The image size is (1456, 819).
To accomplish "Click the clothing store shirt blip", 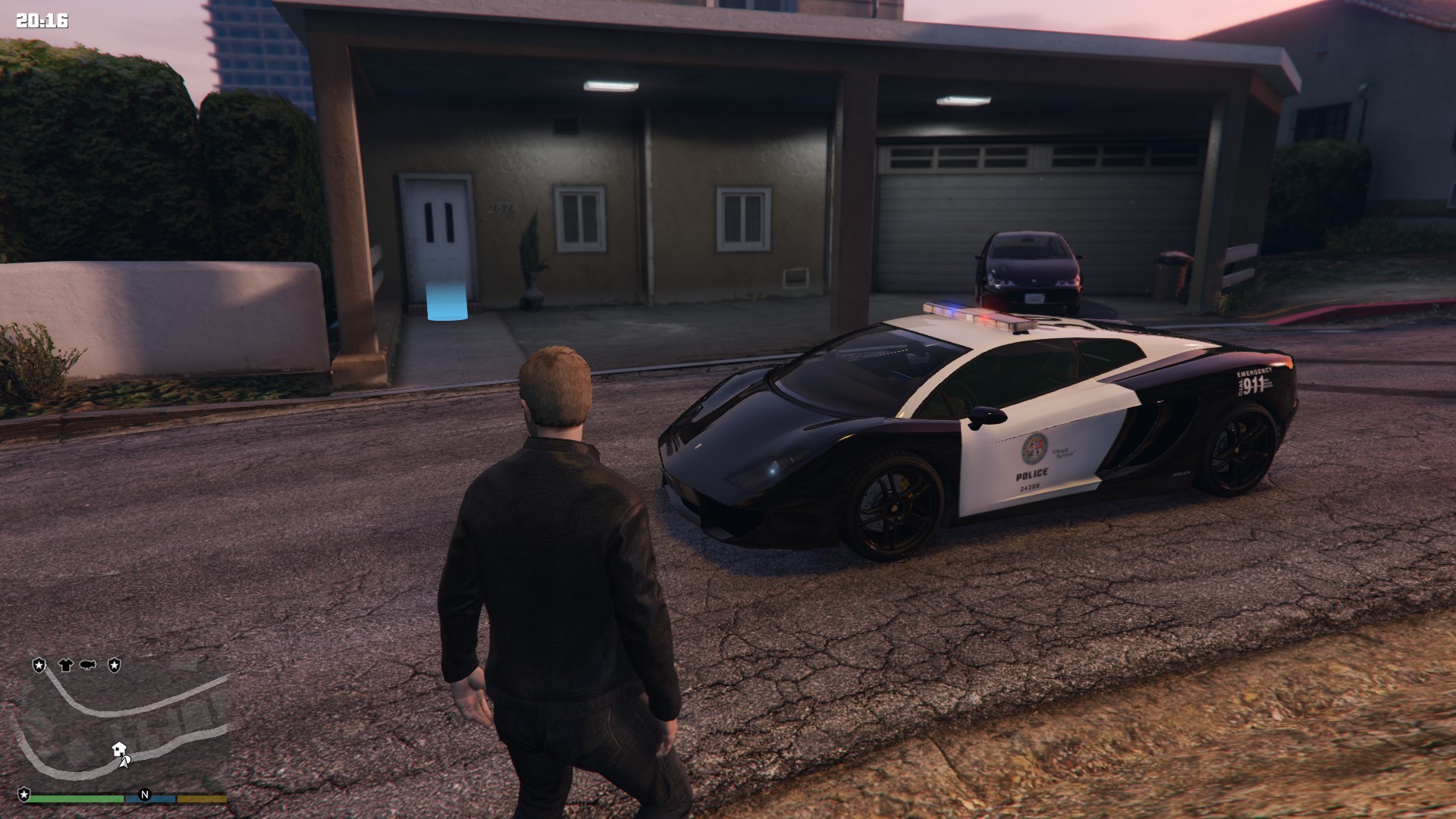I will coord(65,665).
